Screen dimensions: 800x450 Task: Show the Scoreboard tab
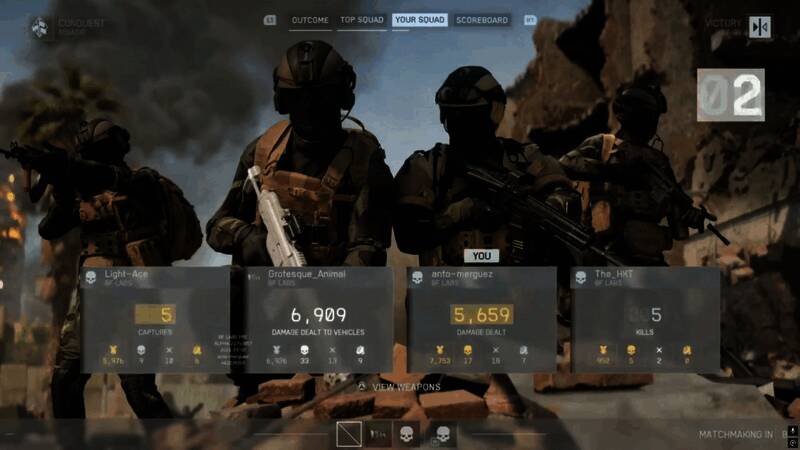point(482,20)
